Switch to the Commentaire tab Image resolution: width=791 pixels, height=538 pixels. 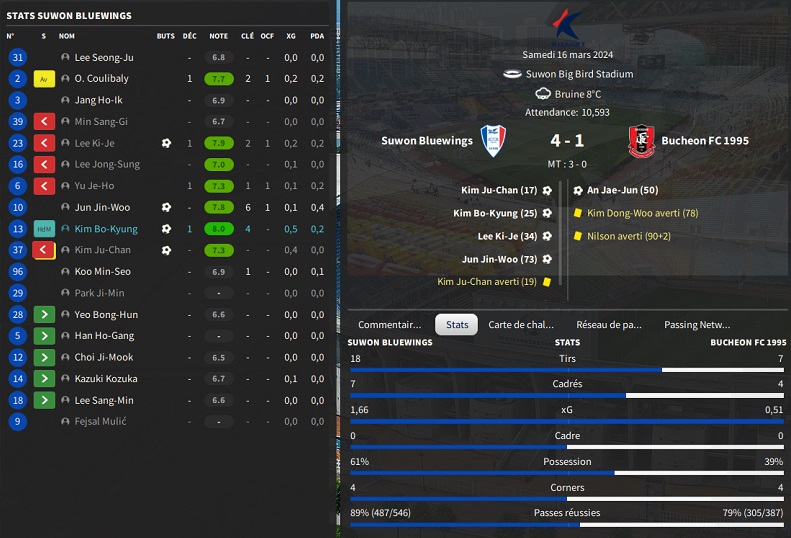[389, 324]
